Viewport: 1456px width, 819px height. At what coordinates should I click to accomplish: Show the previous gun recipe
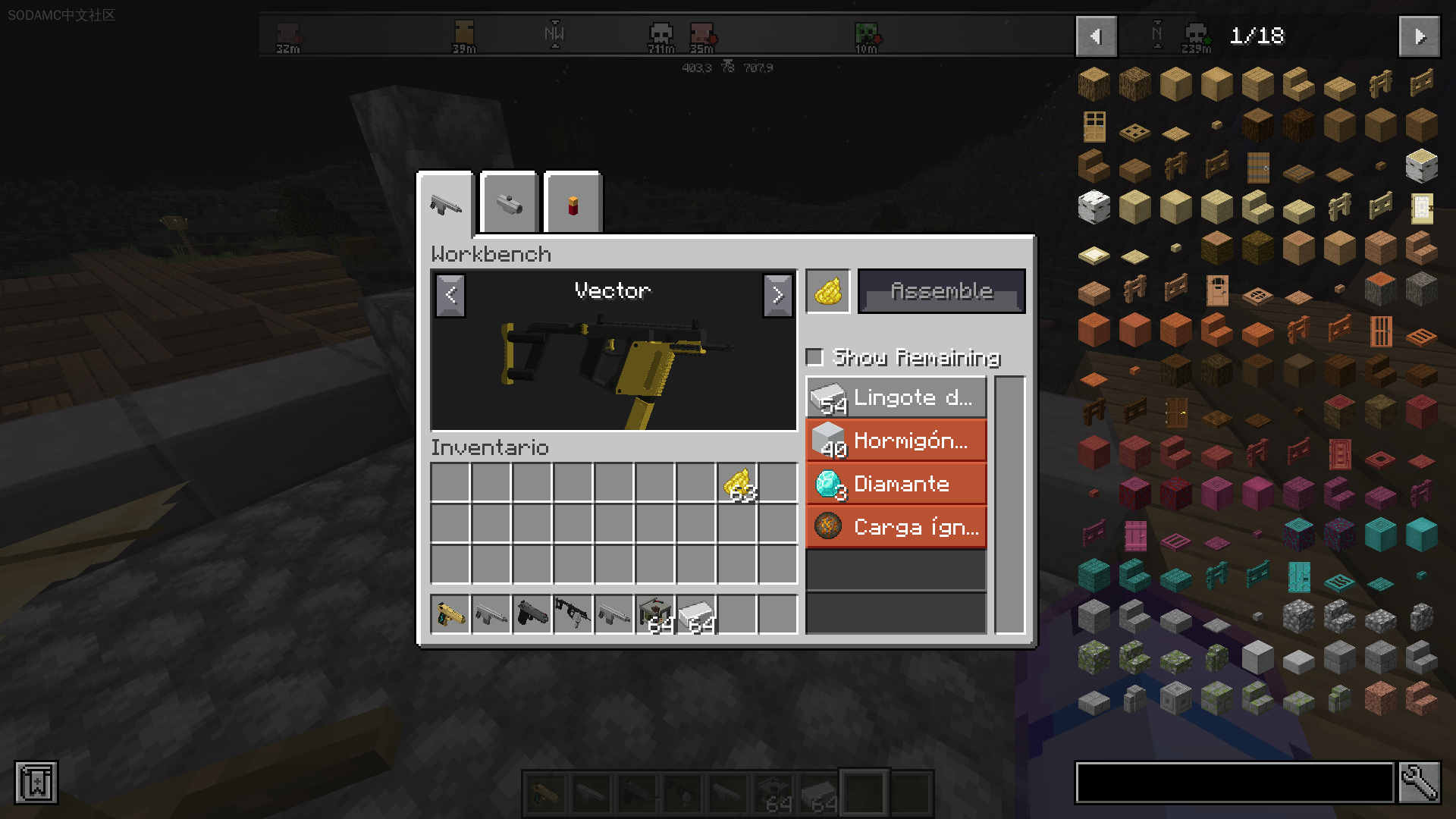tap(450, 294)
